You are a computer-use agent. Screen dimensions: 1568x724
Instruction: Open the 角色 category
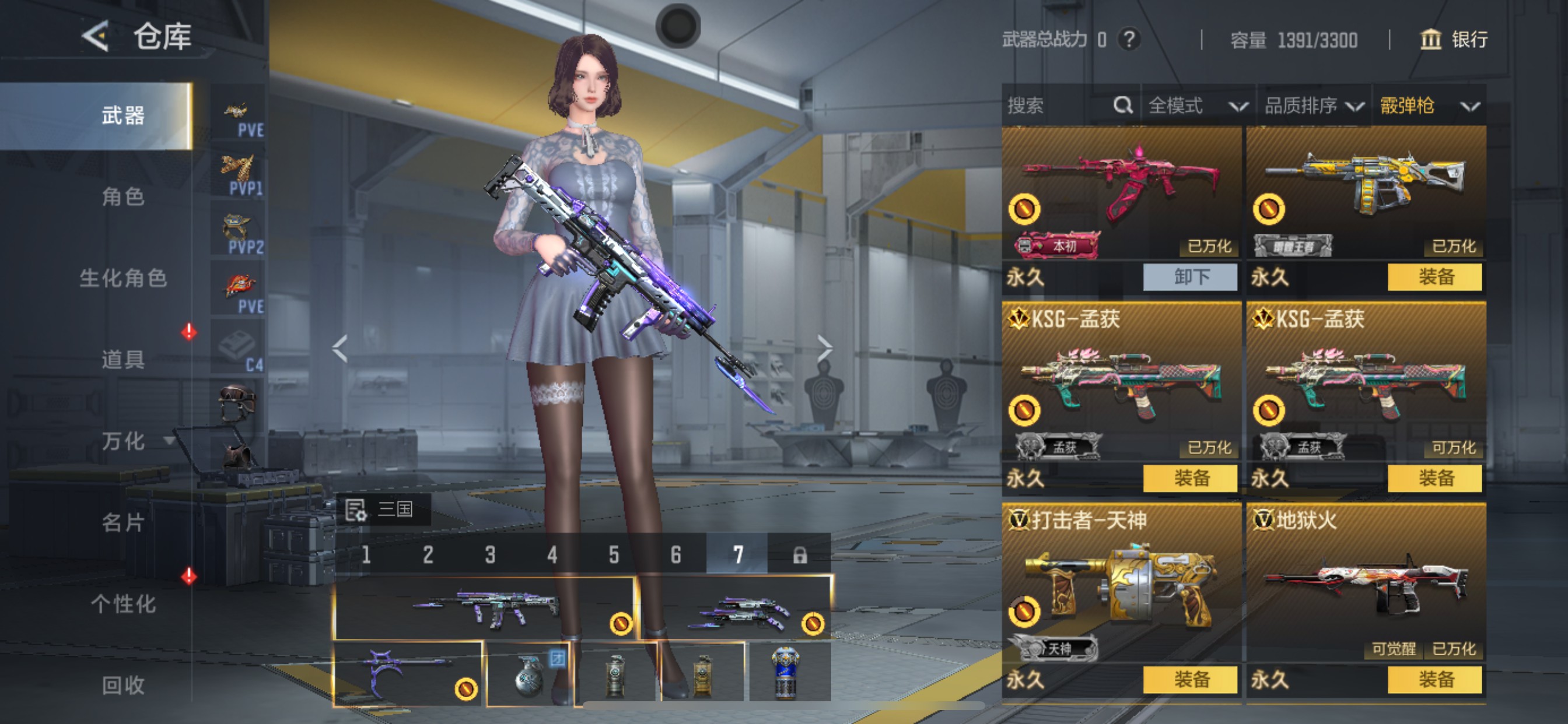(123, 196)
